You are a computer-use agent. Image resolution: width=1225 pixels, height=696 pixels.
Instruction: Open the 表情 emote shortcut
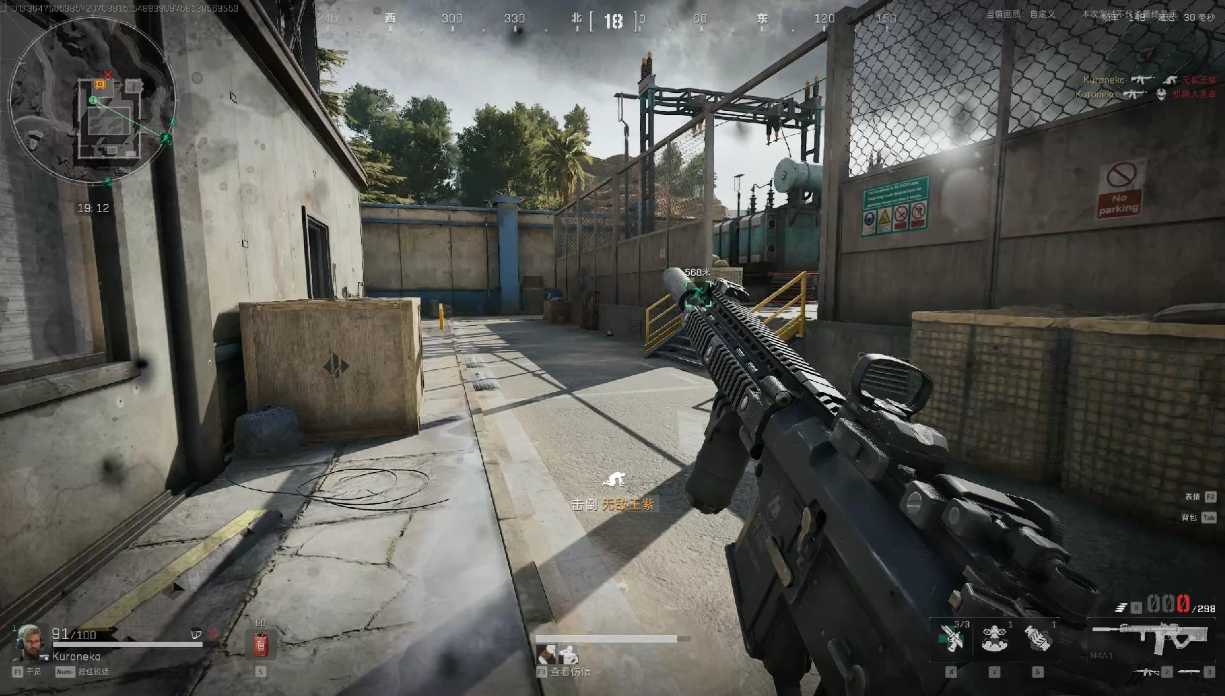[x=1199, y=496]
